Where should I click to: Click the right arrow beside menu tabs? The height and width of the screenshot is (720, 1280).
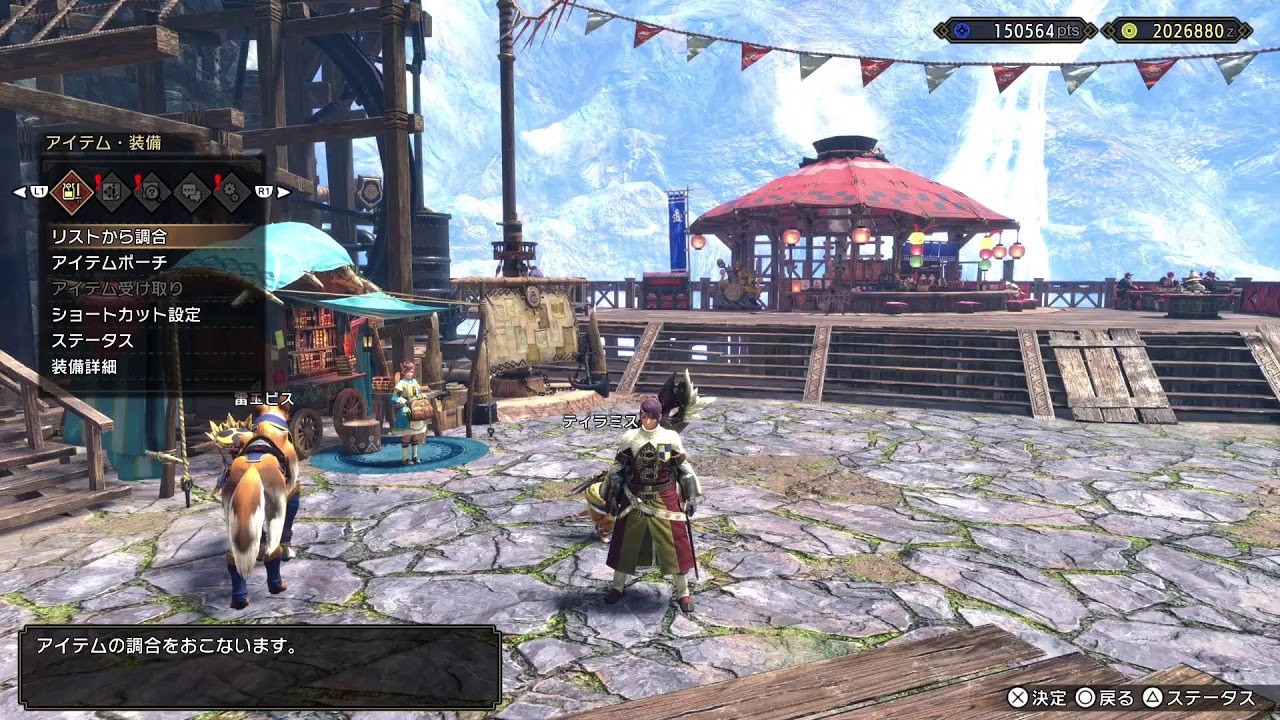coord(284,191)
